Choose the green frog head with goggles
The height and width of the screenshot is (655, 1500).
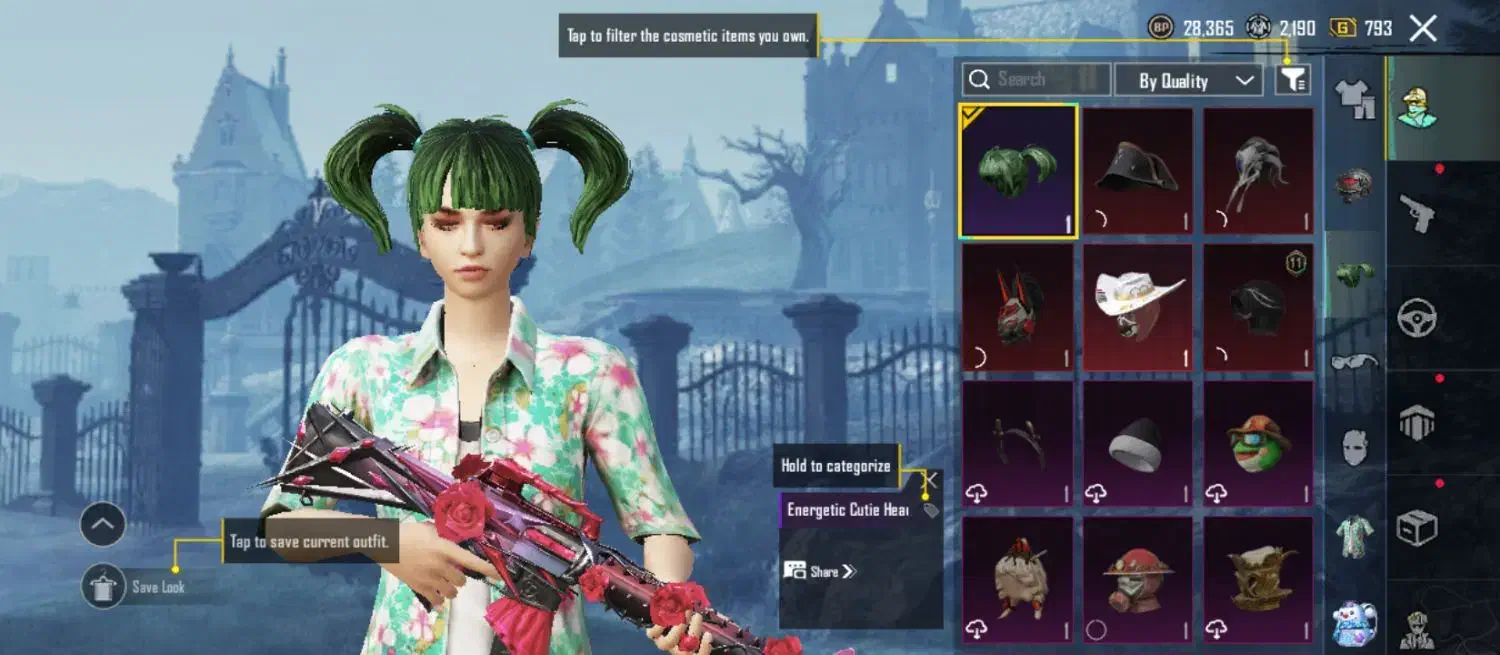(1258, 443)
